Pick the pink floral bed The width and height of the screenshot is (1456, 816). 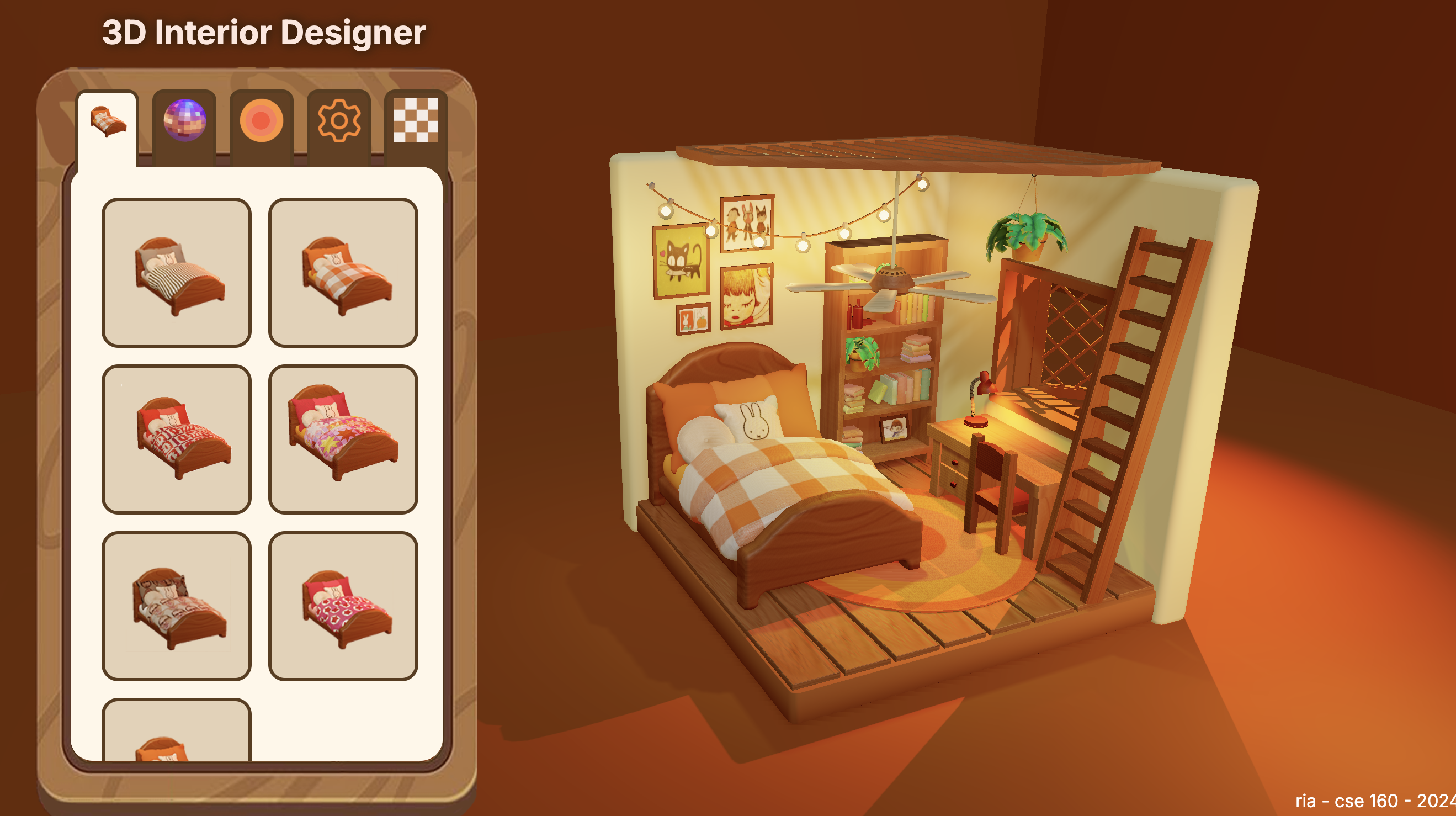tap(343, 606)
